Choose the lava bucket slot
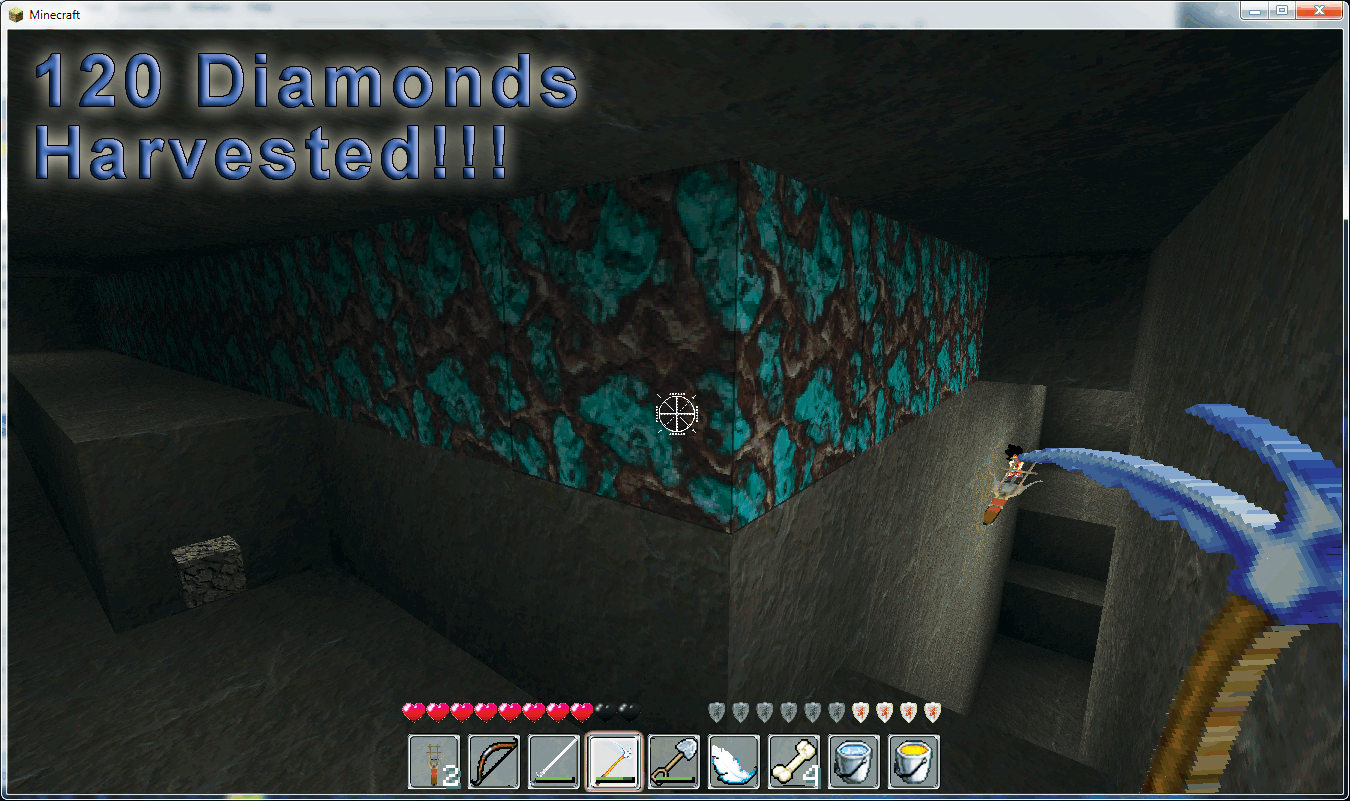 [914, 762]
